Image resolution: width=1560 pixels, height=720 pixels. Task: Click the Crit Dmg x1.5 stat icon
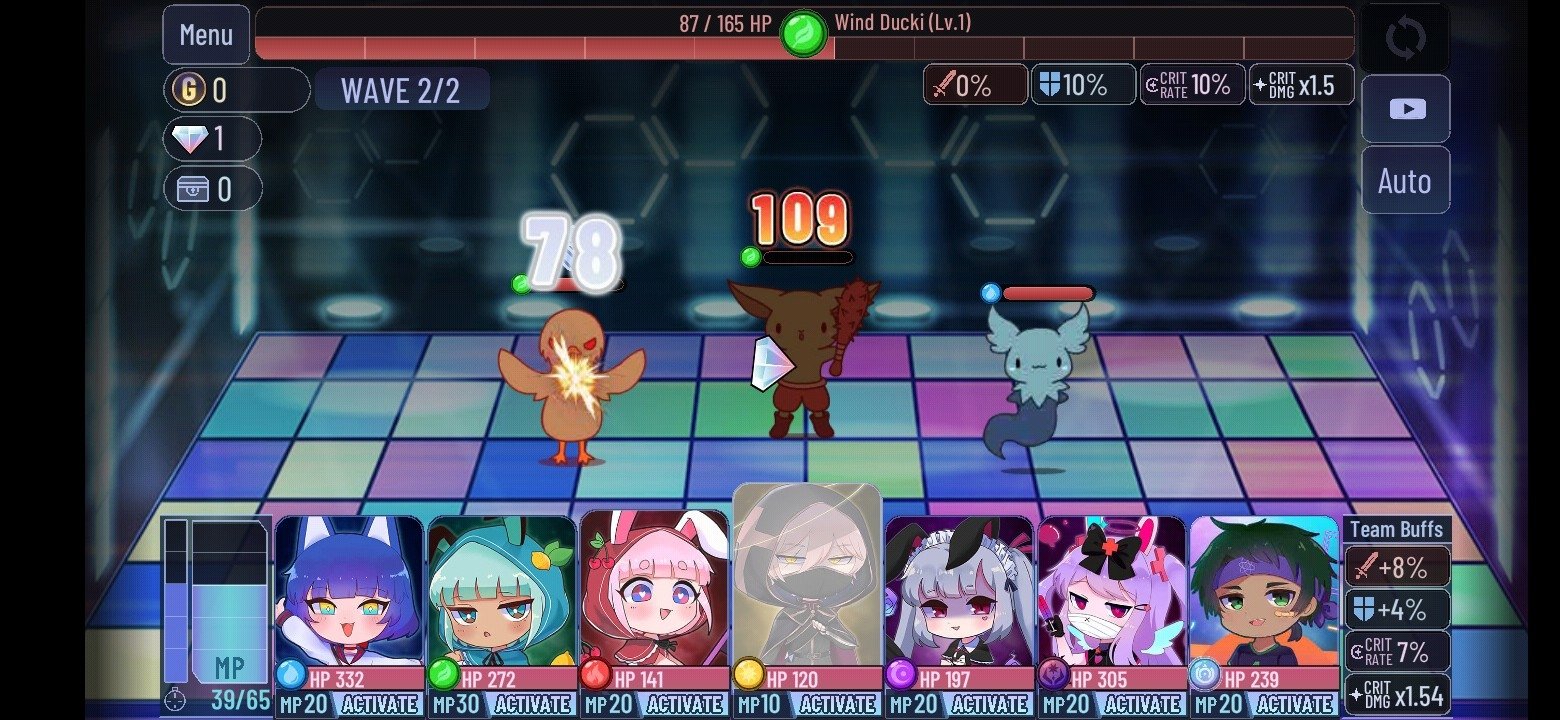pyautogui.click(x=1301, y=84)
